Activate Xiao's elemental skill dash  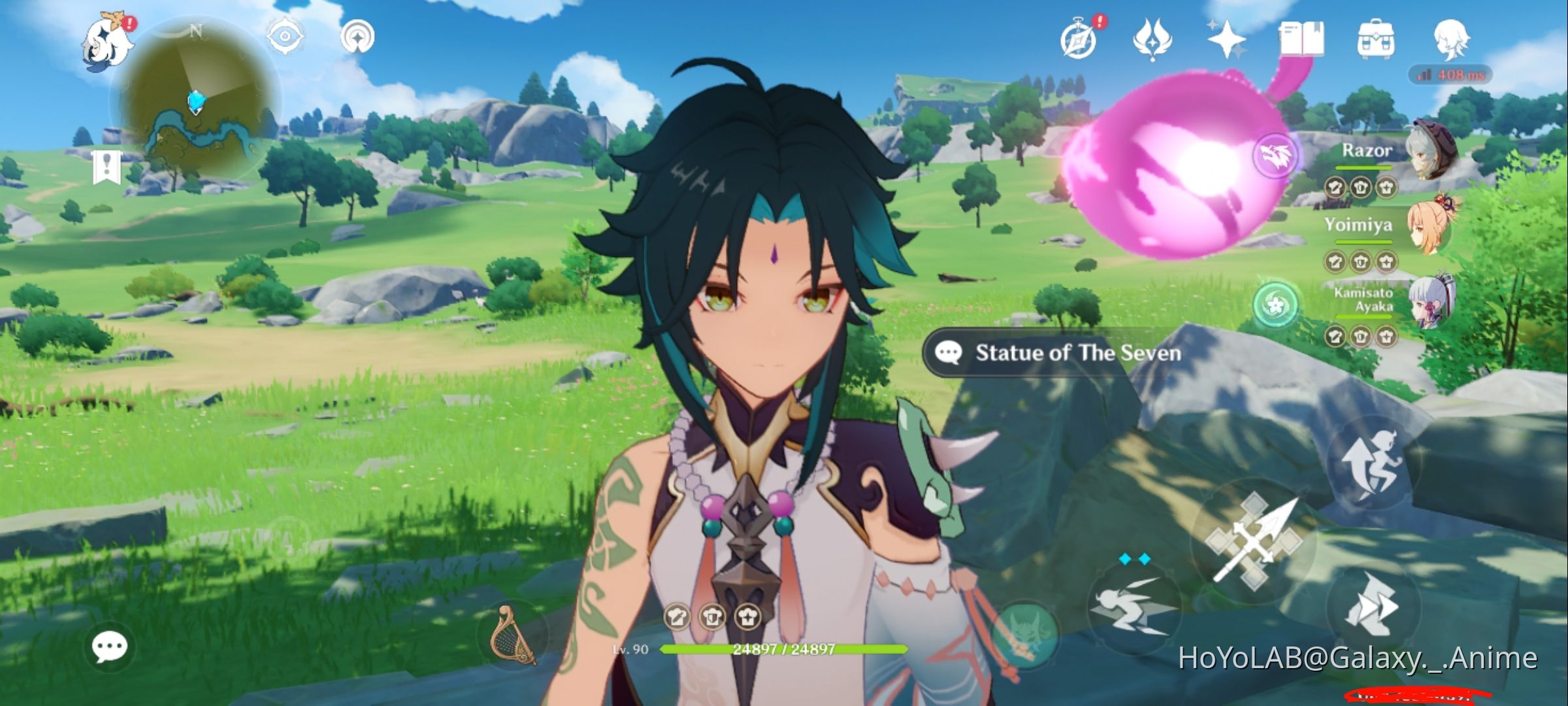point(1134,611)
